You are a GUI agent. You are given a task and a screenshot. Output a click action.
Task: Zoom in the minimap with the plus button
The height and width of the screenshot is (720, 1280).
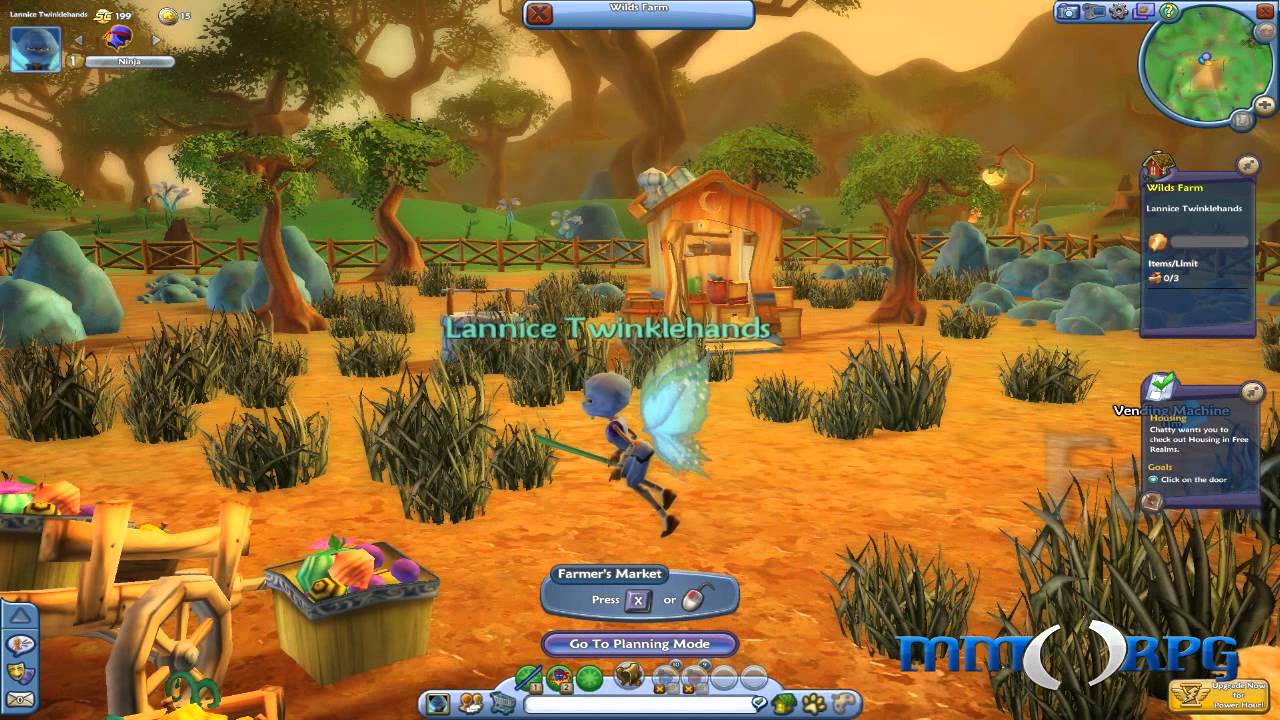coord(1264,104)
